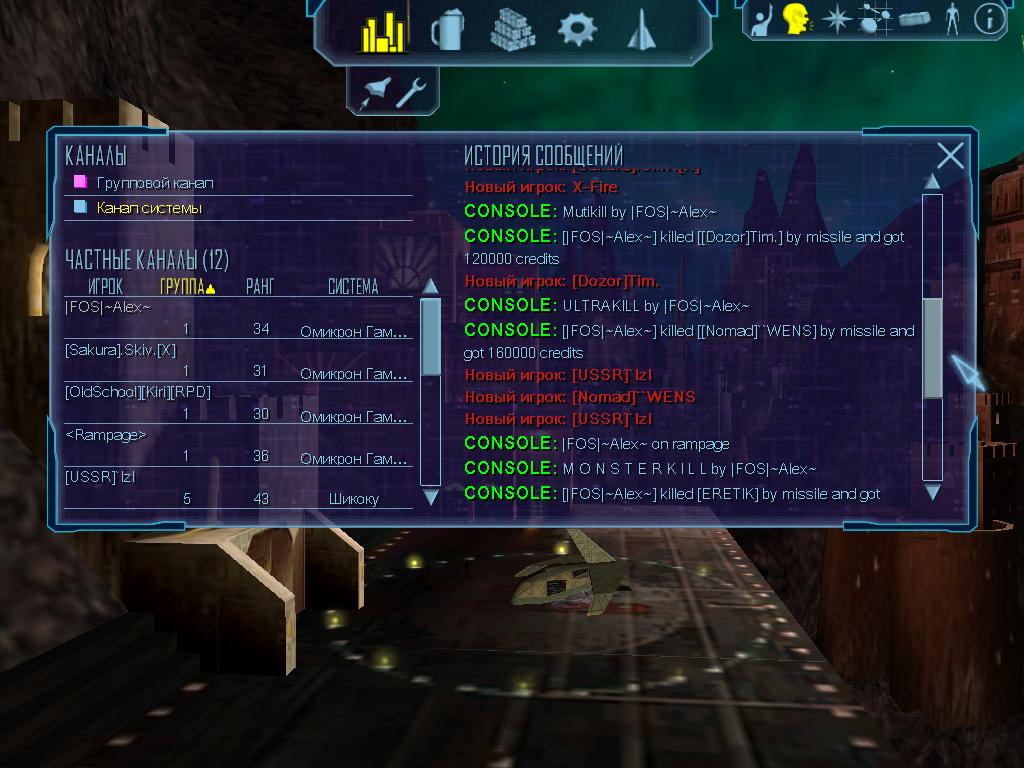Go to the commodity trader crates icon
Screen dimensions: 1024x768
pyautogui.click(x=512, y=30)
